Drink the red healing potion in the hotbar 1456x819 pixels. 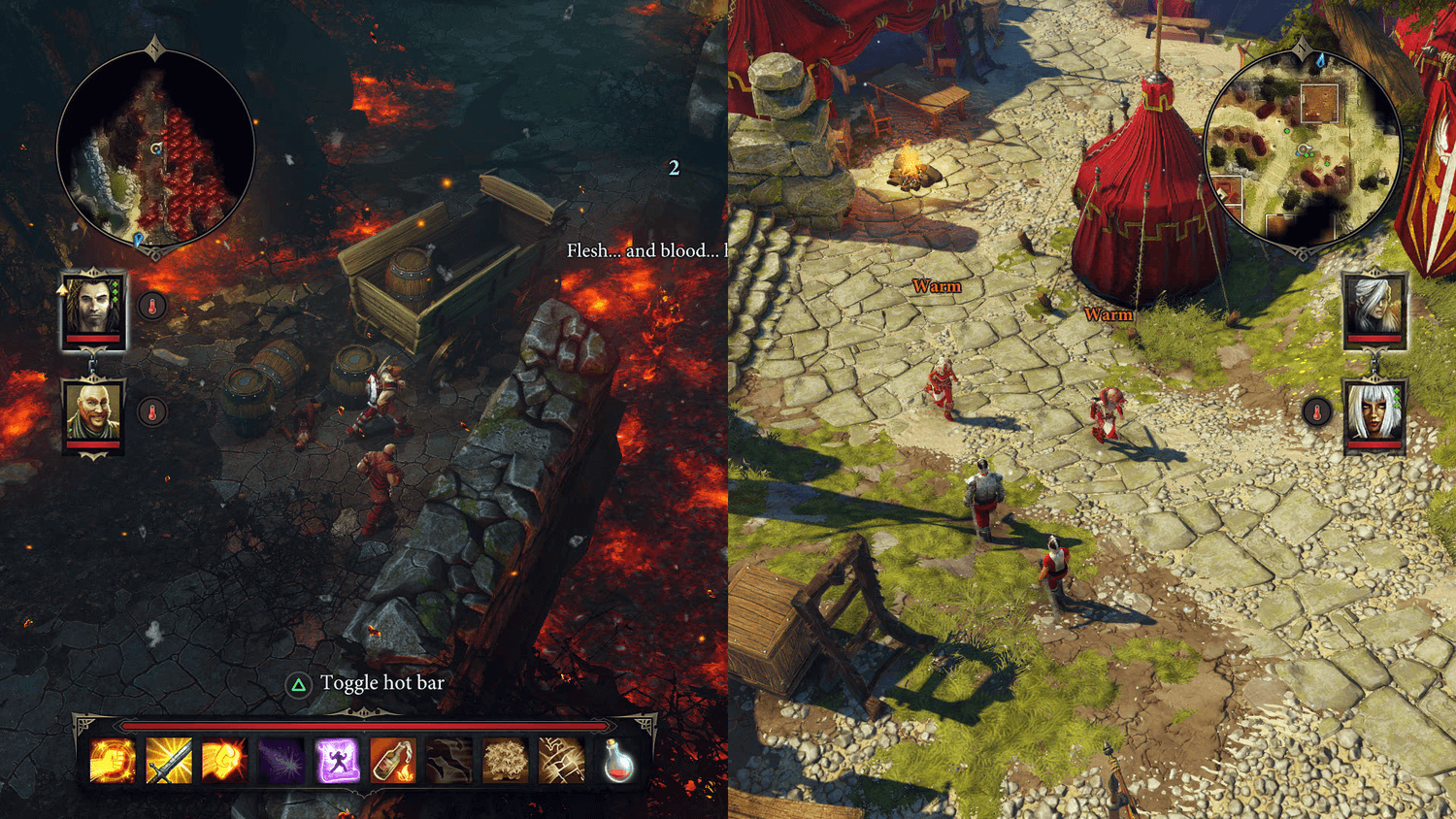pos(619,765)
